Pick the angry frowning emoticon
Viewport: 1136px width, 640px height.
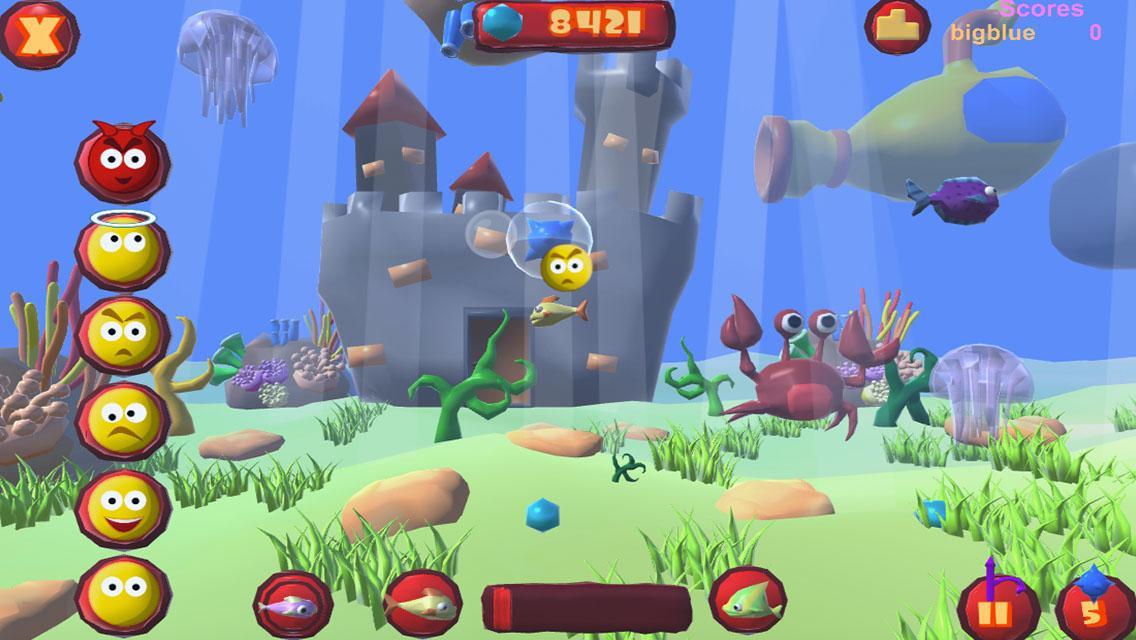click(122, 336)
